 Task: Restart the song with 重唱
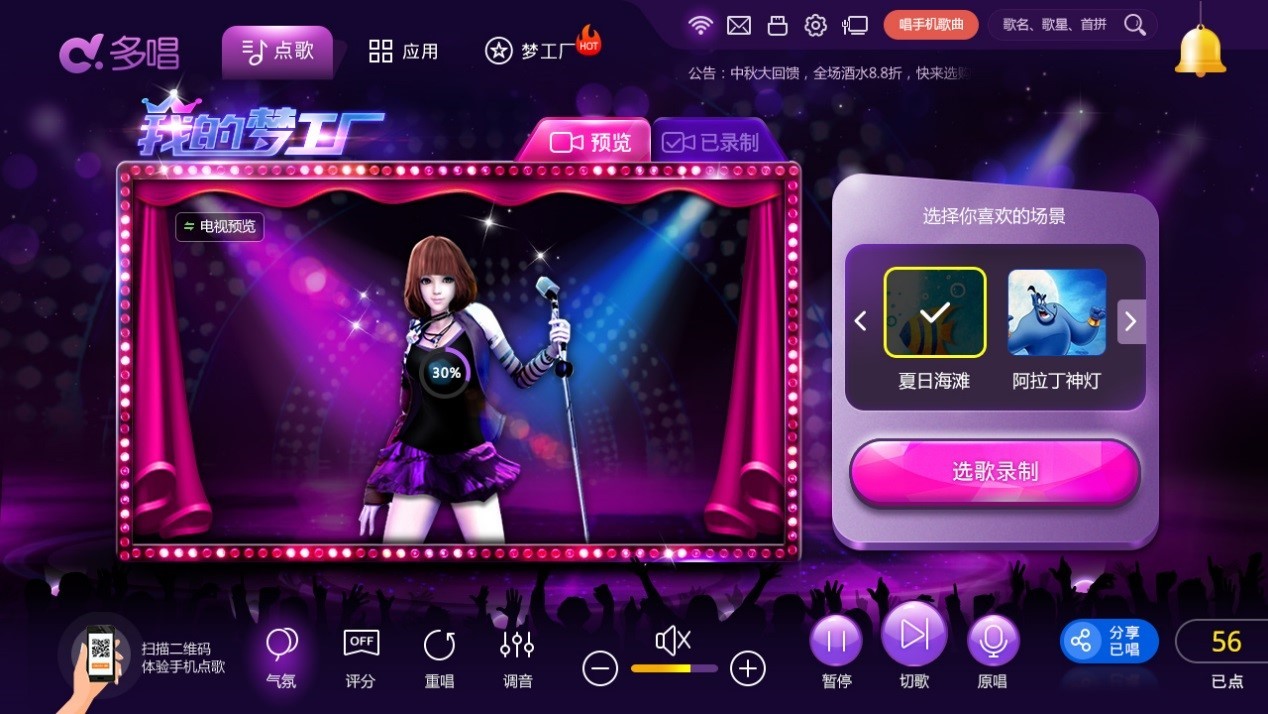click(439, 656)
